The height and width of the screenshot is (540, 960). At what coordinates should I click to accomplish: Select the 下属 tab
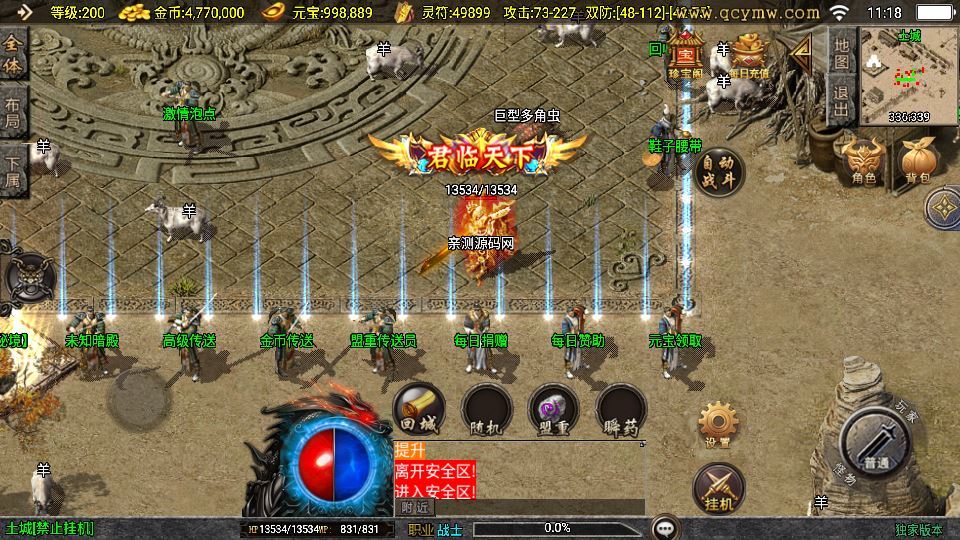point(13,170)
